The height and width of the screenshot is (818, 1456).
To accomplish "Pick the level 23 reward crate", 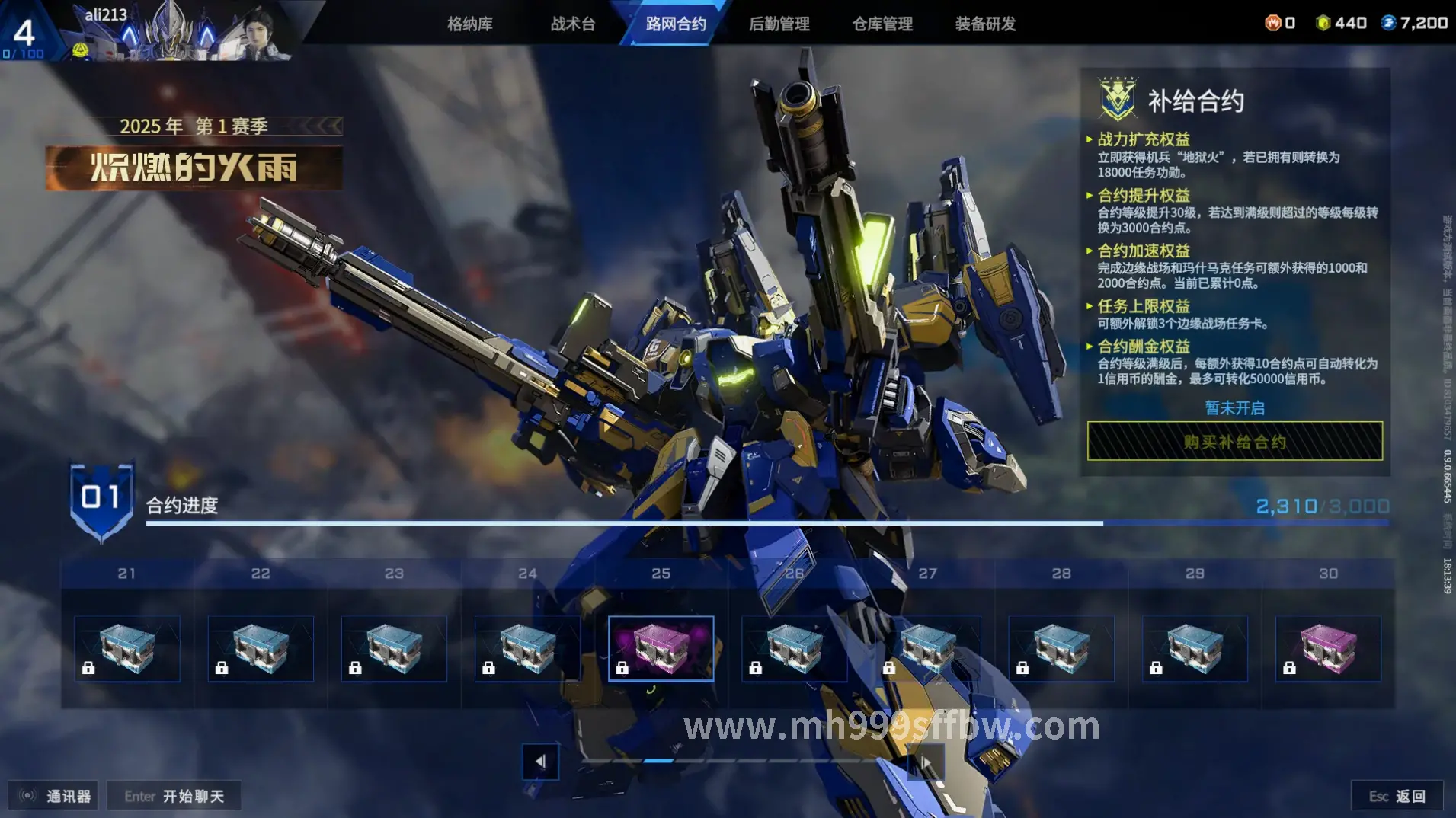I will pos(394,648).
